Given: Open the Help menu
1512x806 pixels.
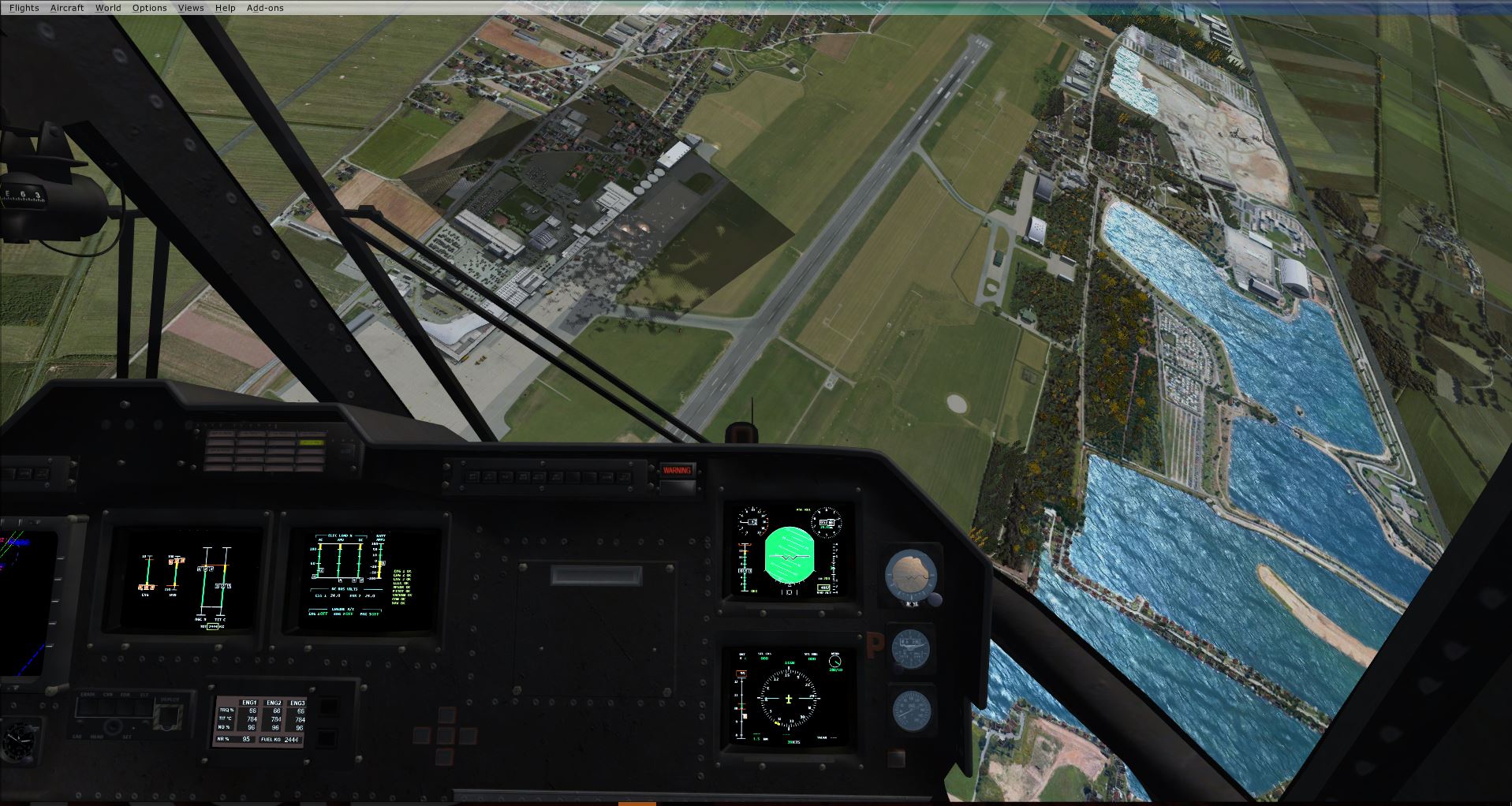Looking at the screenshot, I should tap(225, 8).
